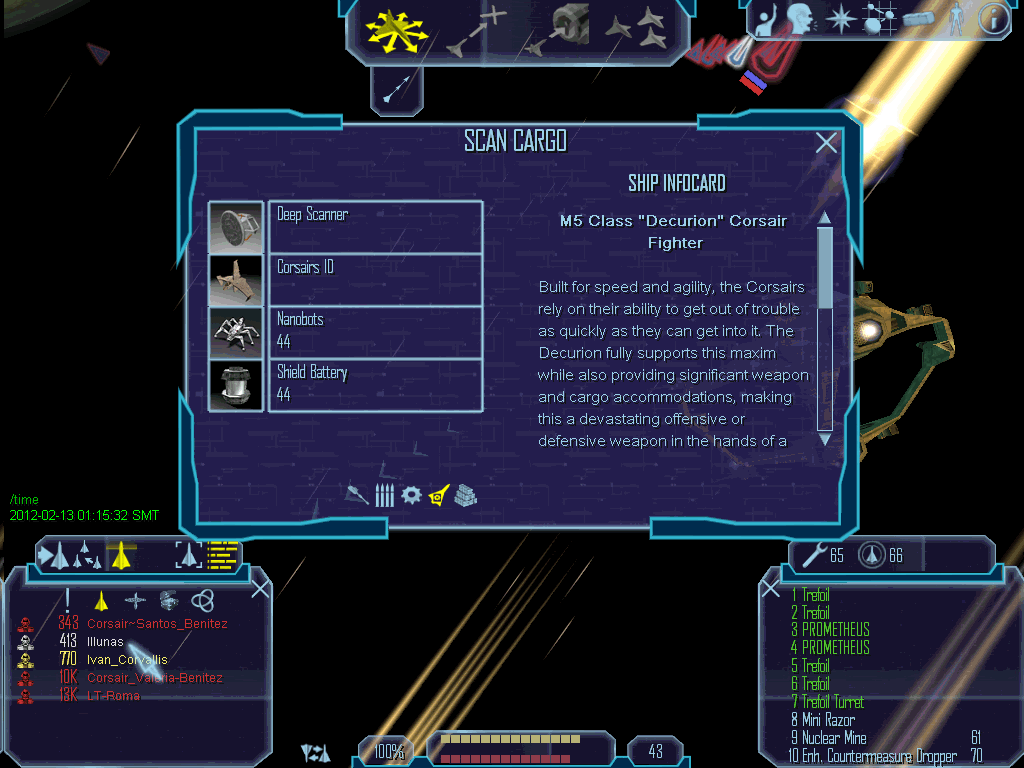Select the Shield Battery cargo row
This screenshot has height=768, width=1024.
[375, 384]
